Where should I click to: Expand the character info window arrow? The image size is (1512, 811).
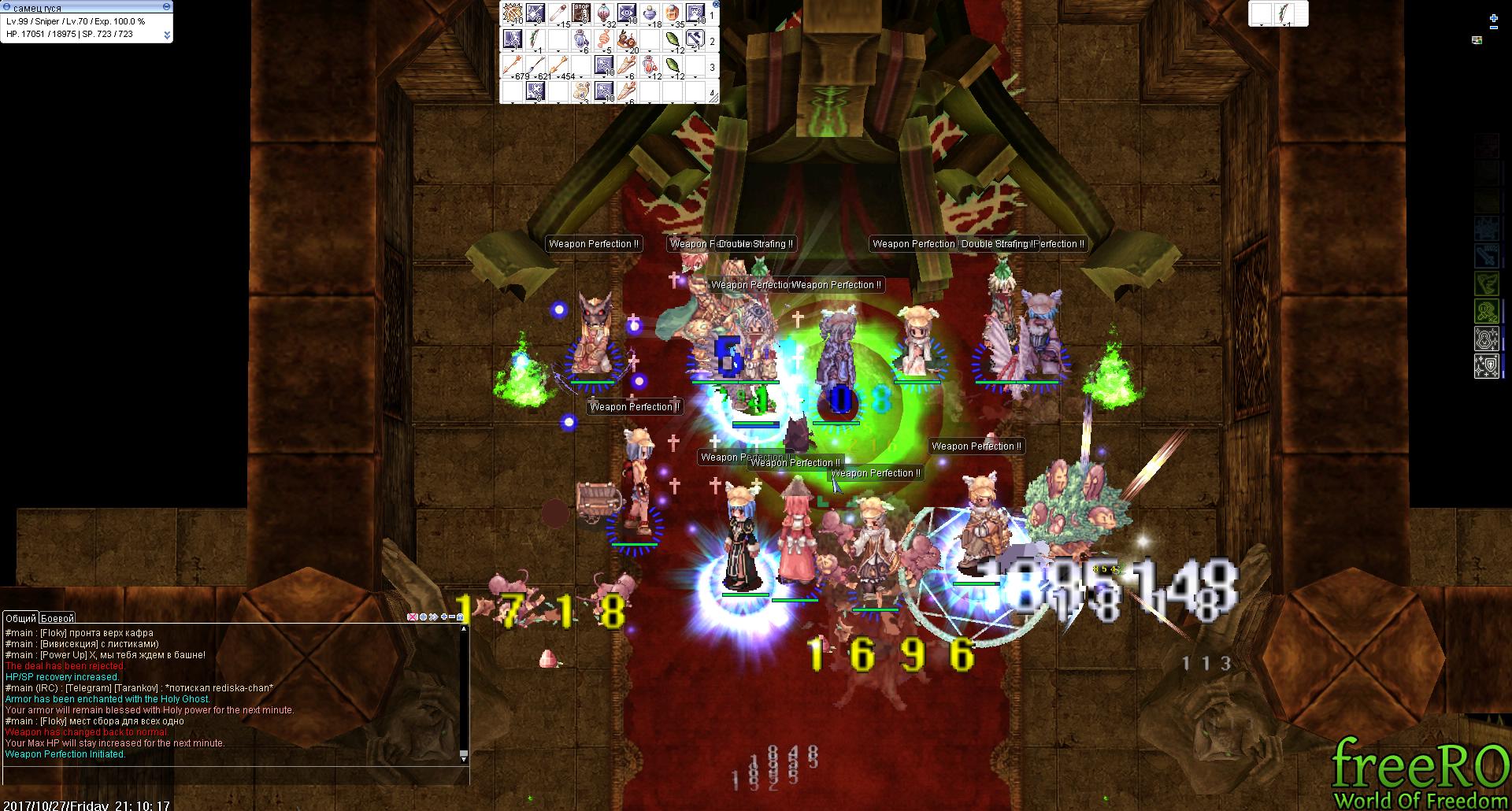tap(167, 35)
